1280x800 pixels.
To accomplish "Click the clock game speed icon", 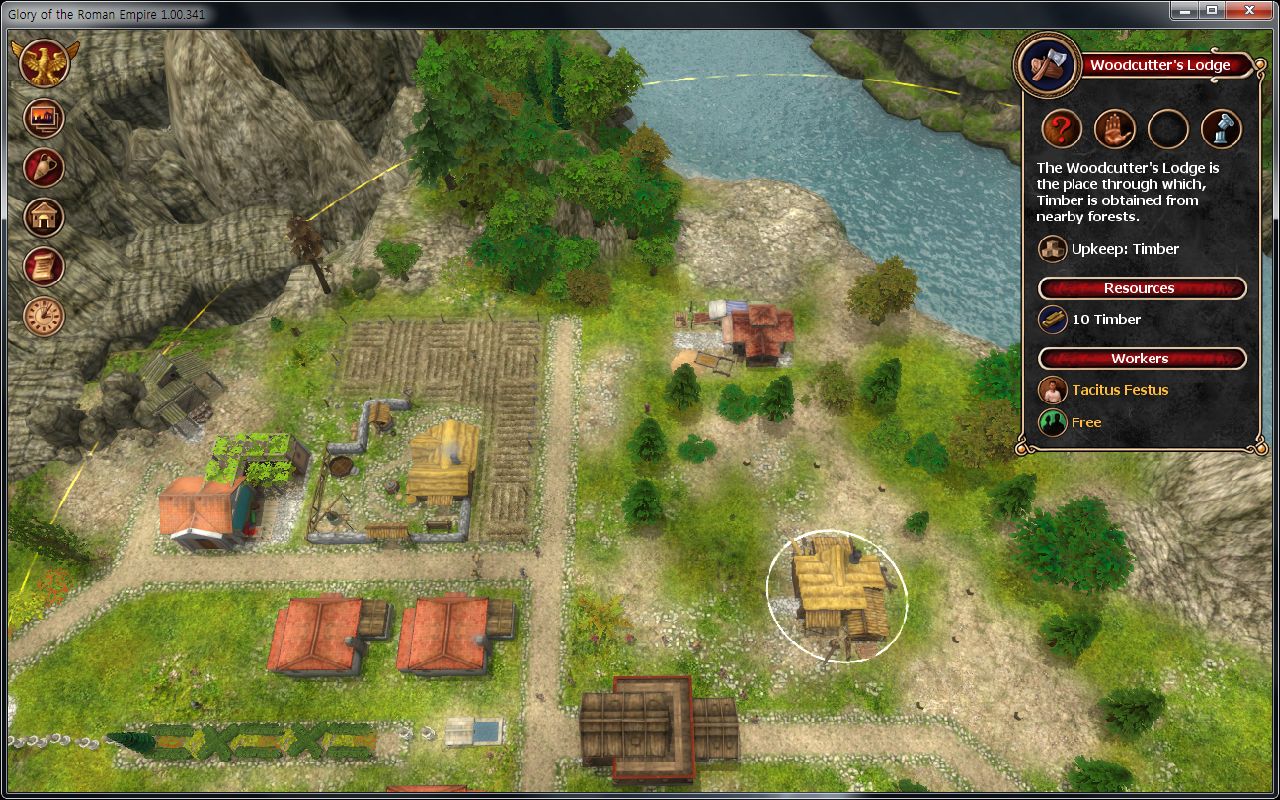I will pyautogui.click(x=43, y=316).
